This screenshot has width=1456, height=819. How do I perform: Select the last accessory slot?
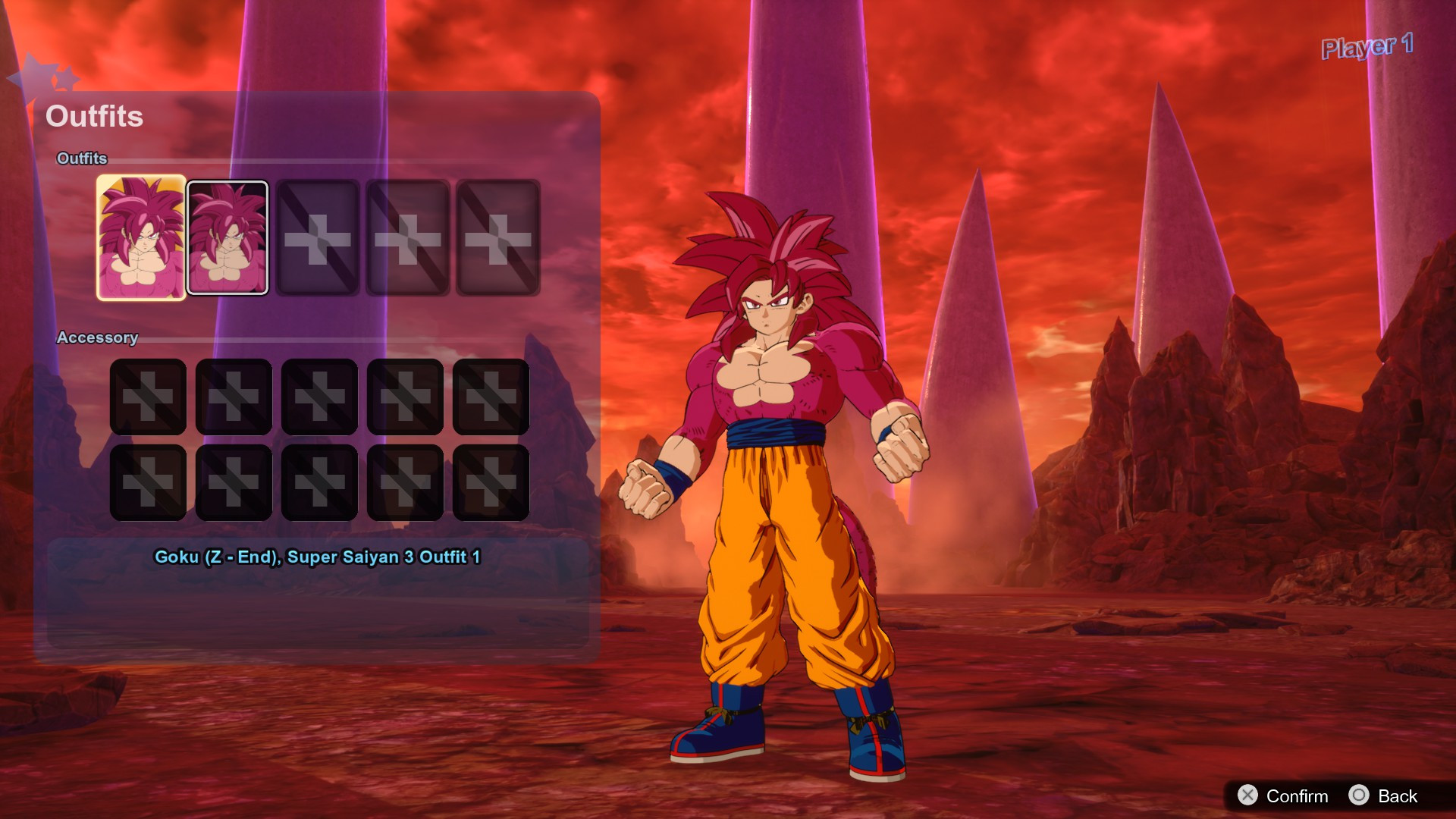(x=491, y=482)
